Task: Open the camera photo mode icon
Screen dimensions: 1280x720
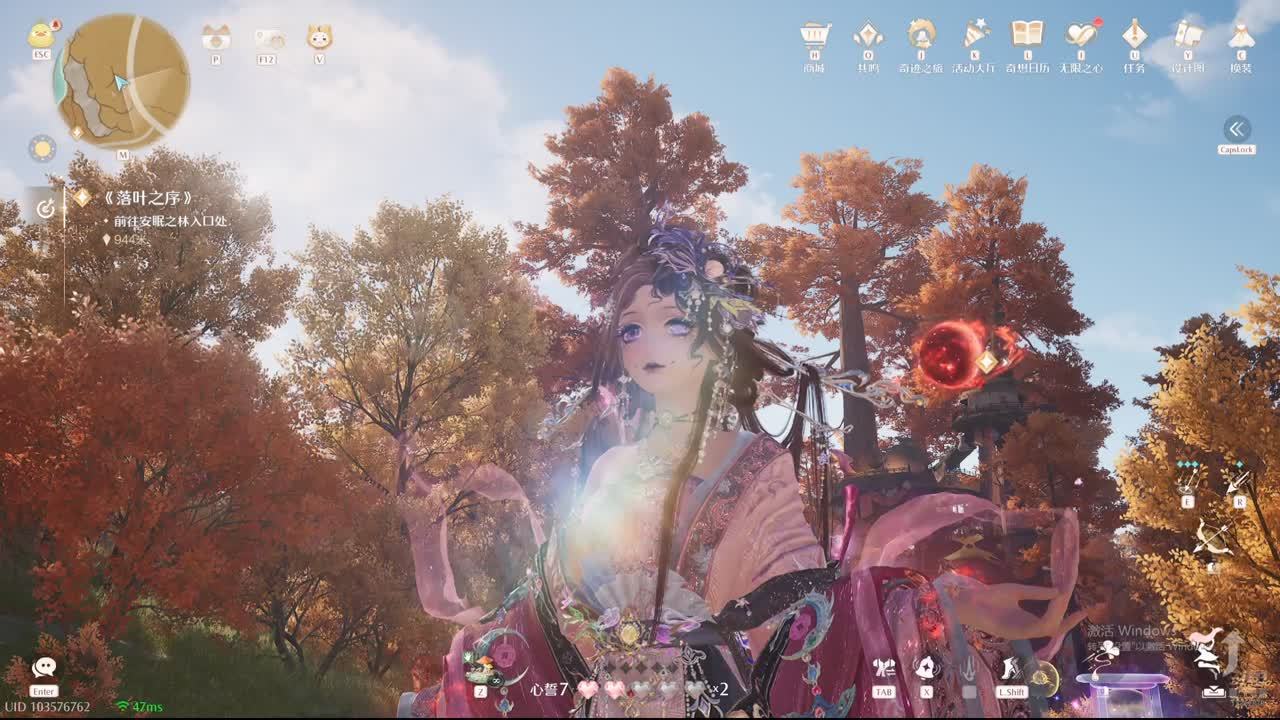Action: click(x=215, y=38)
